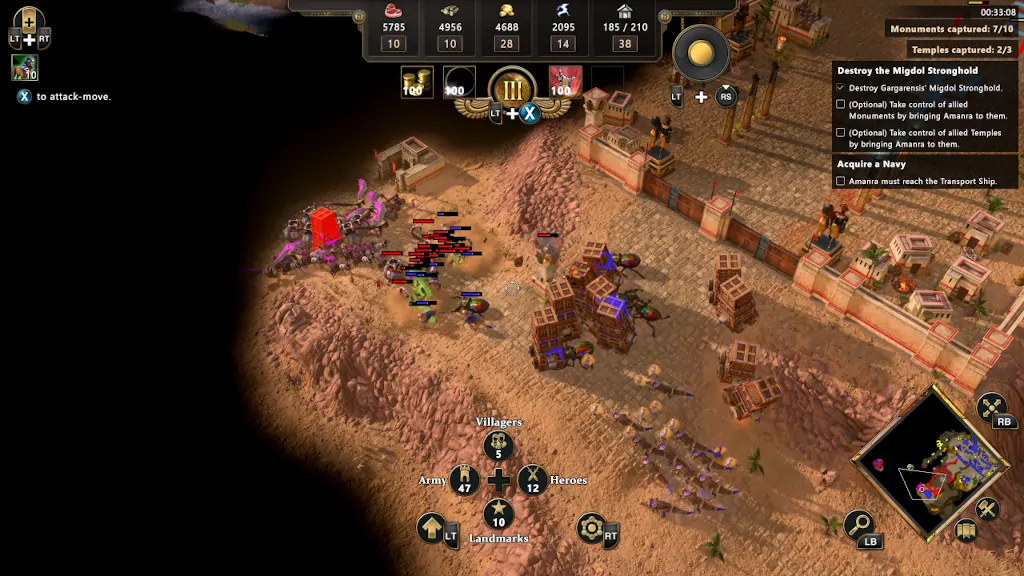Viewport: 1024px width, 576px height.
Task: Jump to Landmarks
Action: tap(498, 514)
